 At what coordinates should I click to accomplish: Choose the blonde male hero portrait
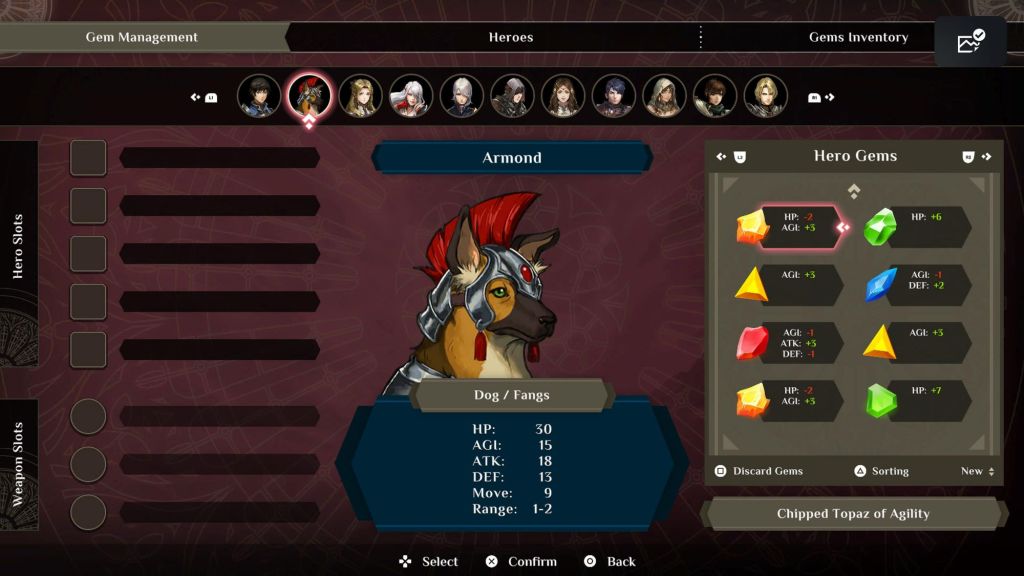pyautogui.click(x=766, y=96)
